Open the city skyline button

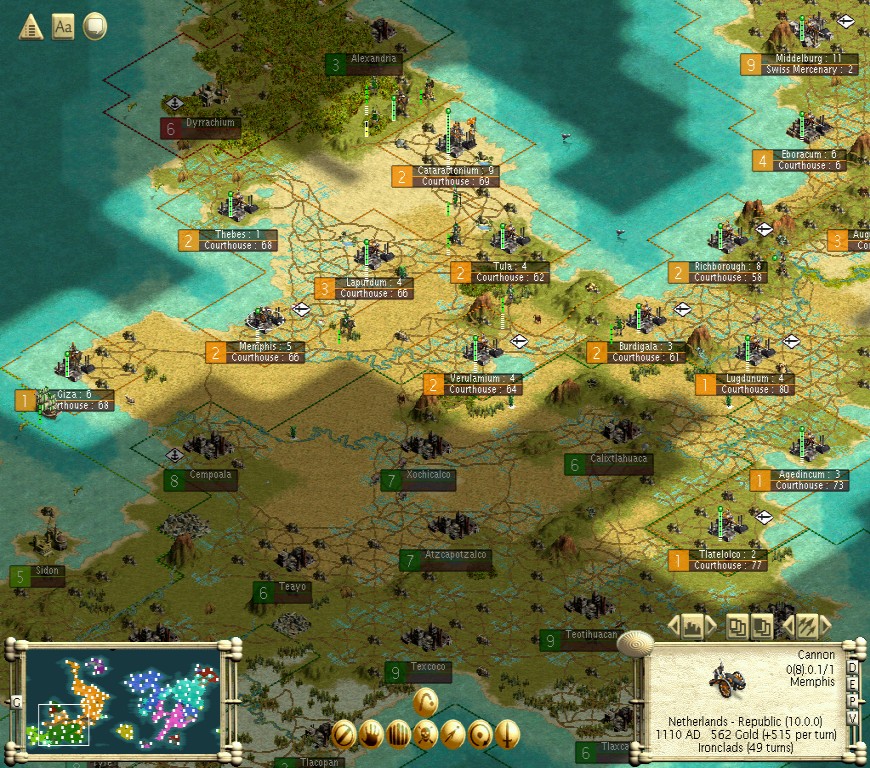pos(692,627)
